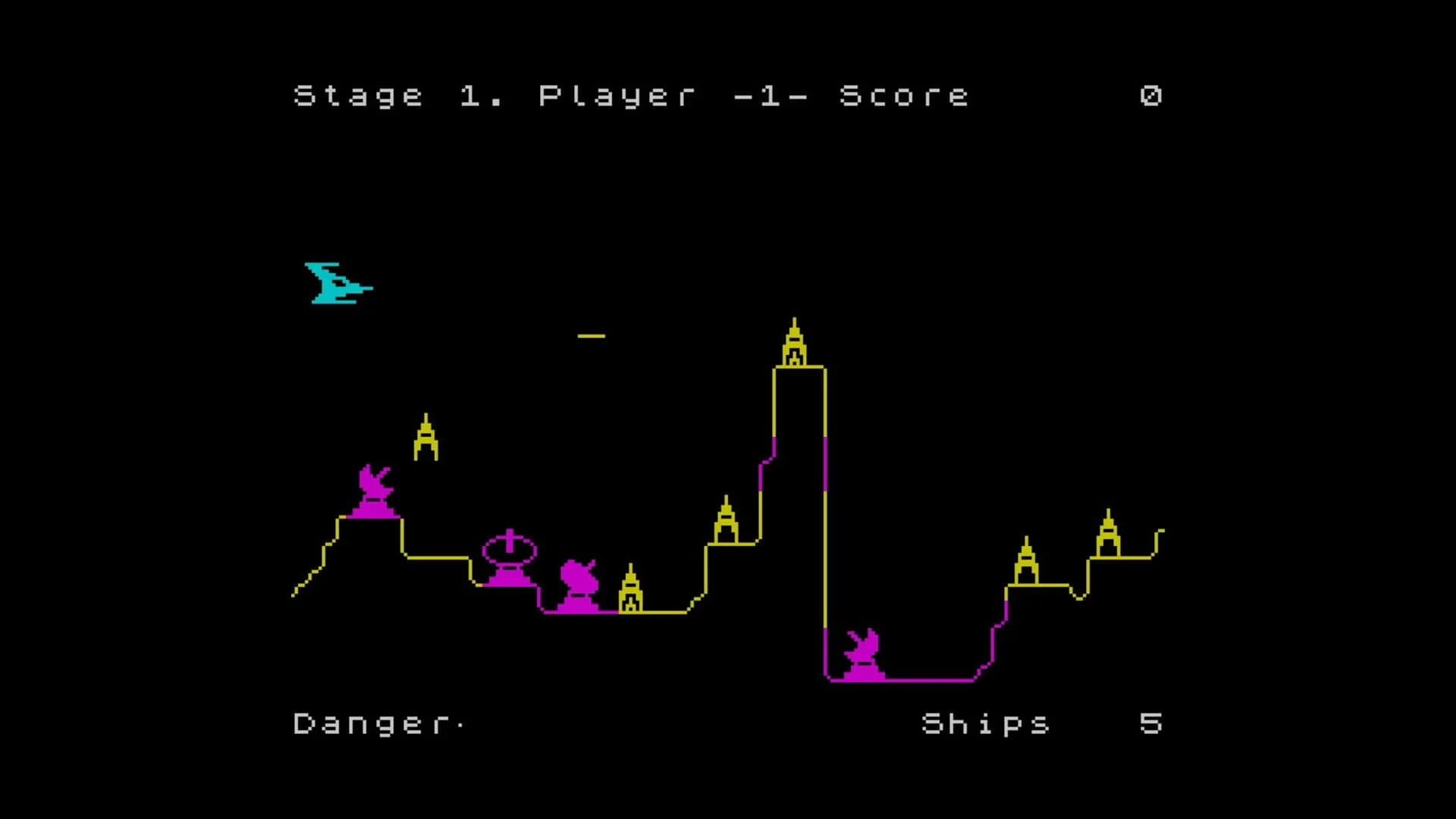Click the Score label
The width and height of the screenshot is (1456, 819).
pyautogui.click(x=902, y=95)
